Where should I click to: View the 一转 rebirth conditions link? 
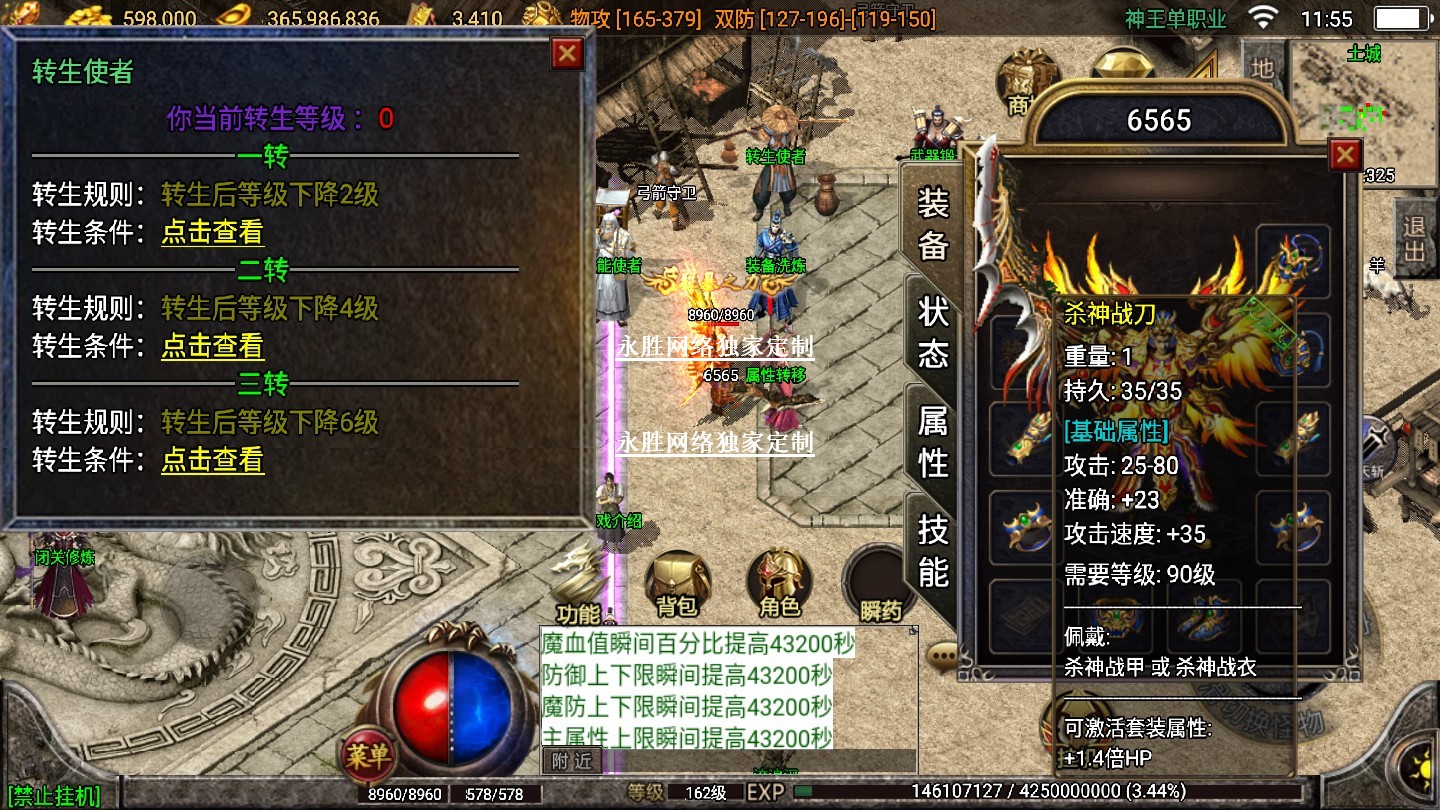[213, 233]
